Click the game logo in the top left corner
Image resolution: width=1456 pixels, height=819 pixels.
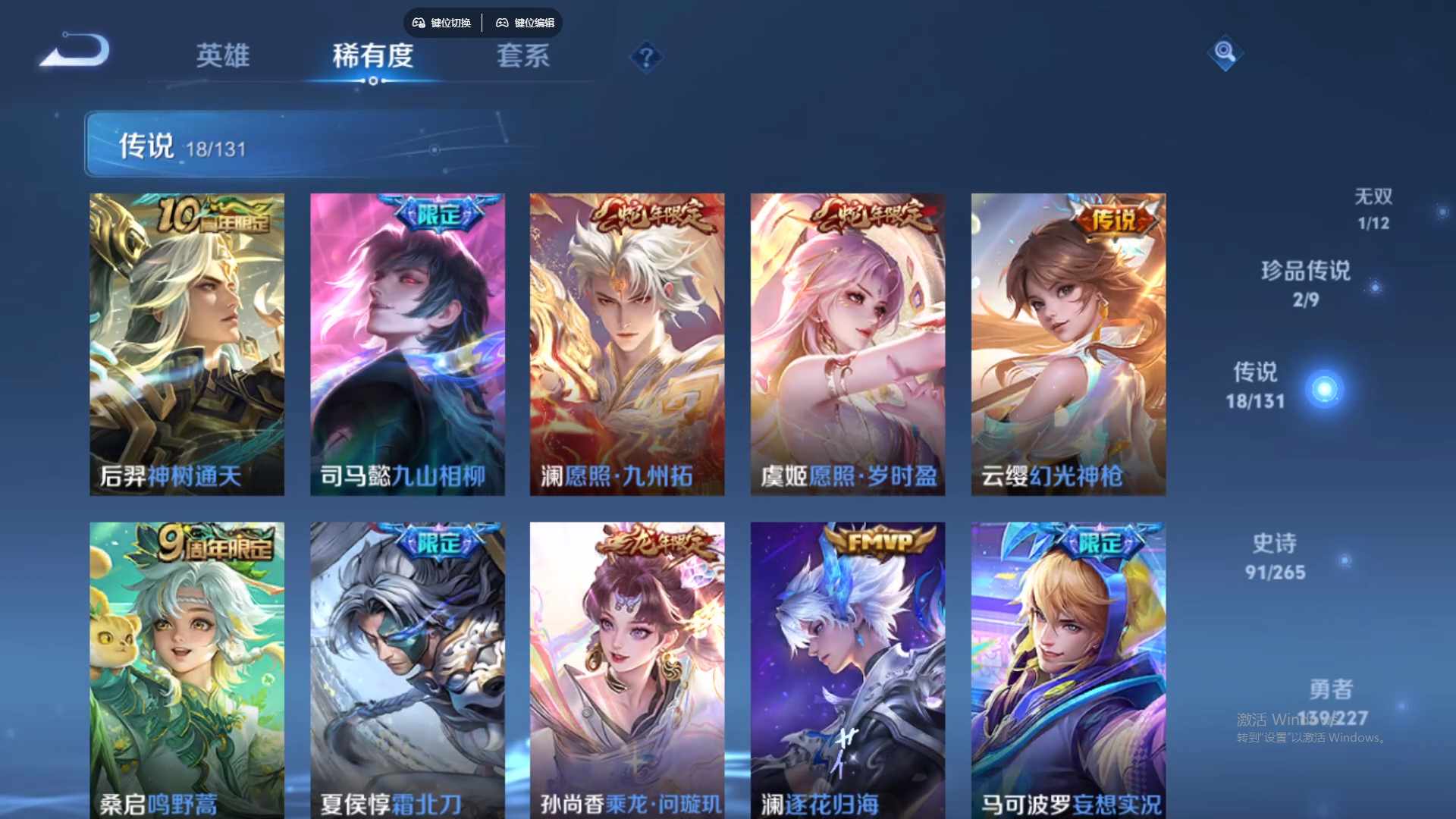point(74,50)
